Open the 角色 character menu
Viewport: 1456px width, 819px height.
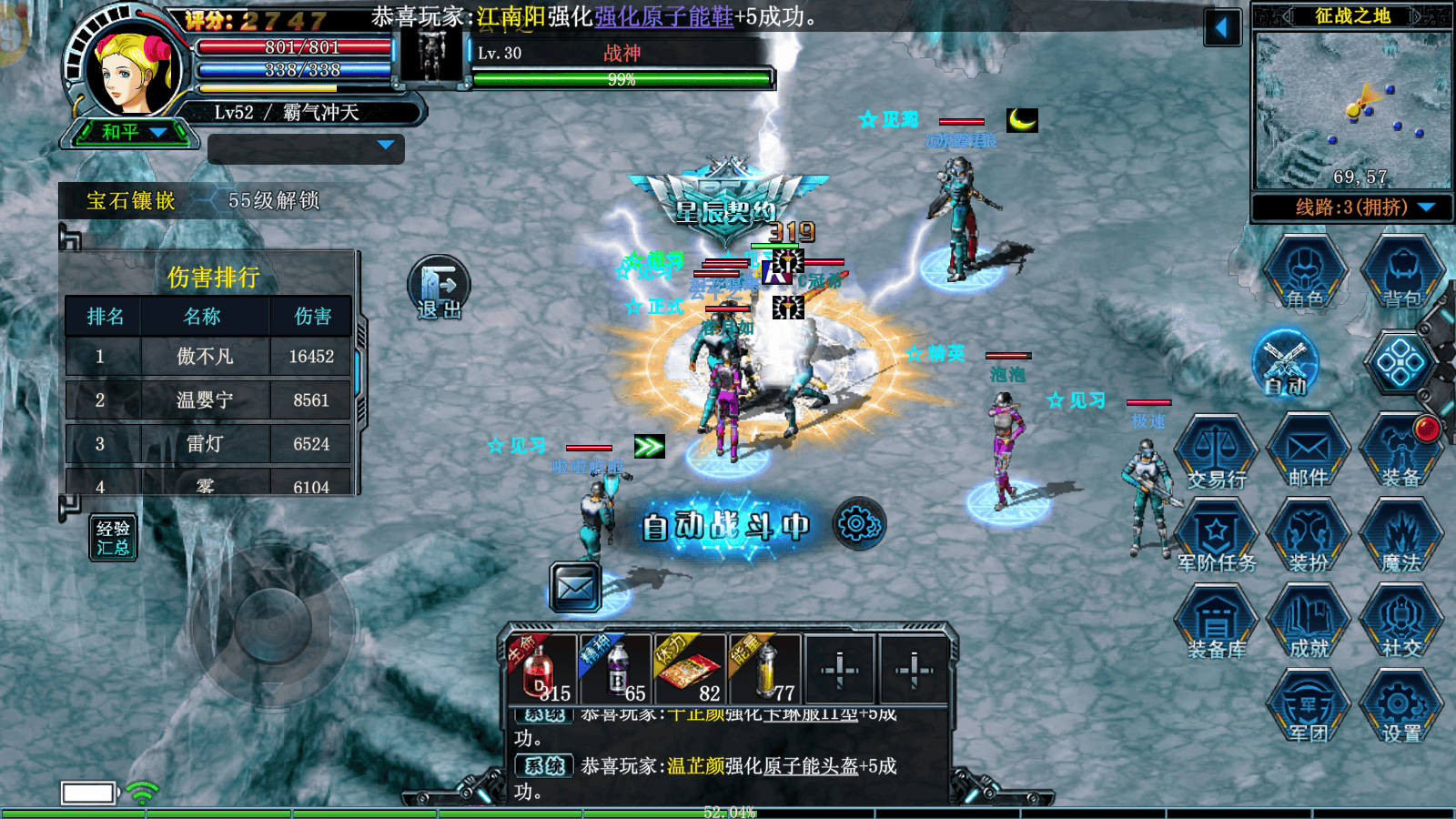pos(1305,272)
